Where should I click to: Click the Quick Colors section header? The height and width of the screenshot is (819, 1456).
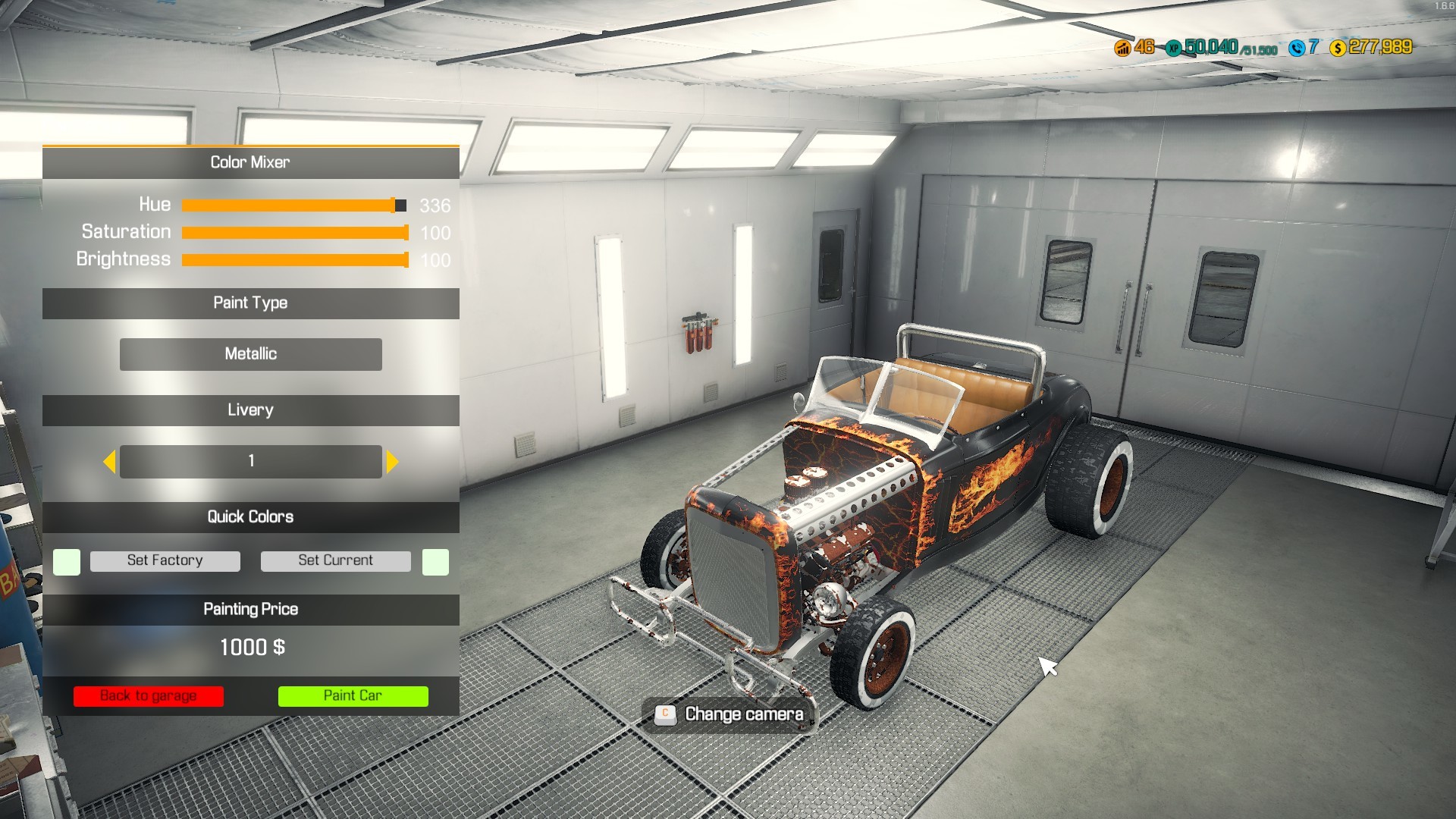click(250, 517)
